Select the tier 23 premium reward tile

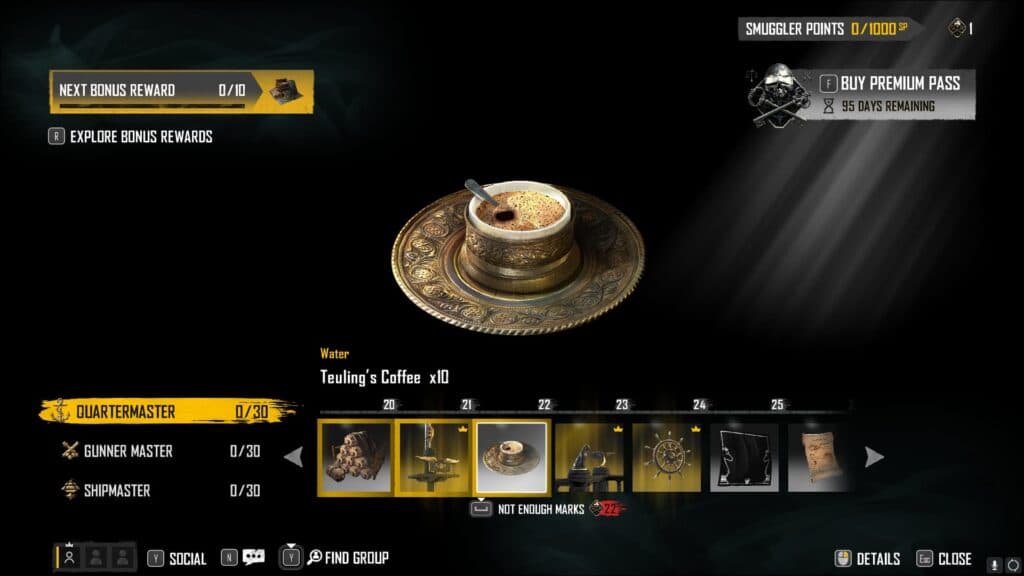pyautogui.click(x=589, y=457)
